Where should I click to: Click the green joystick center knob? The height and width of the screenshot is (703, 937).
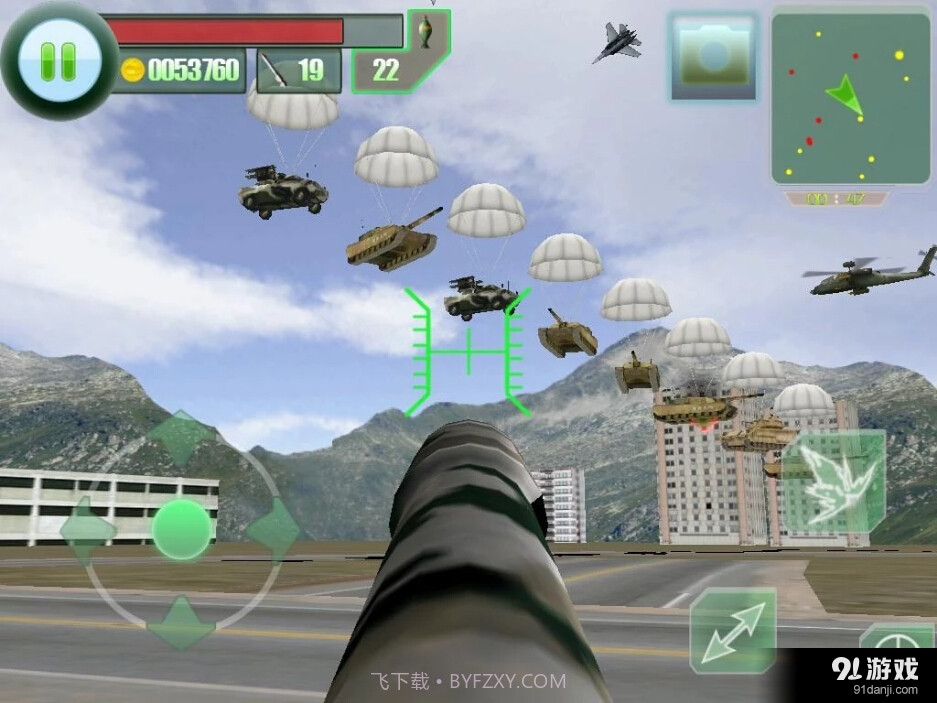(181, 528)
